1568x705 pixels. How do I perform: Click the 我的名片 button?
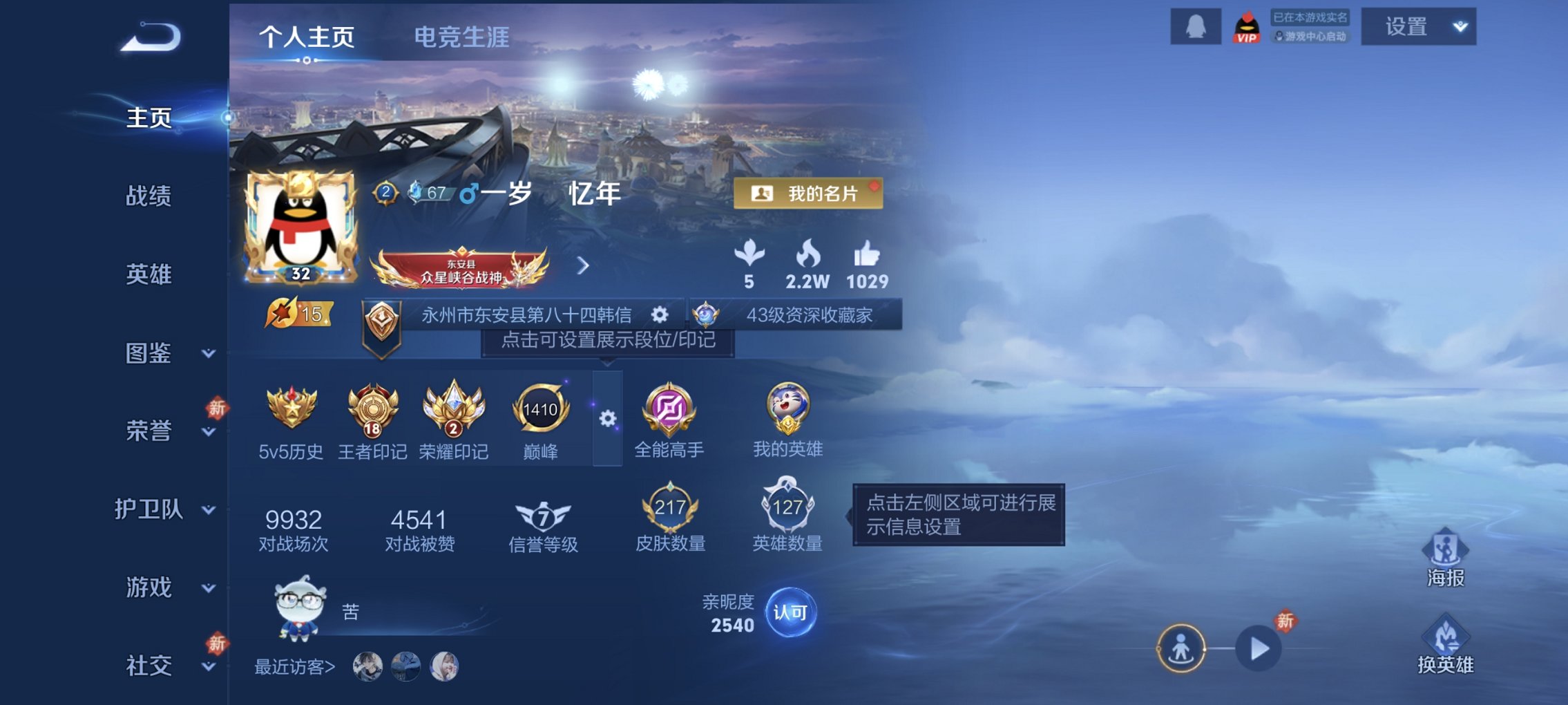coord(812,194)
